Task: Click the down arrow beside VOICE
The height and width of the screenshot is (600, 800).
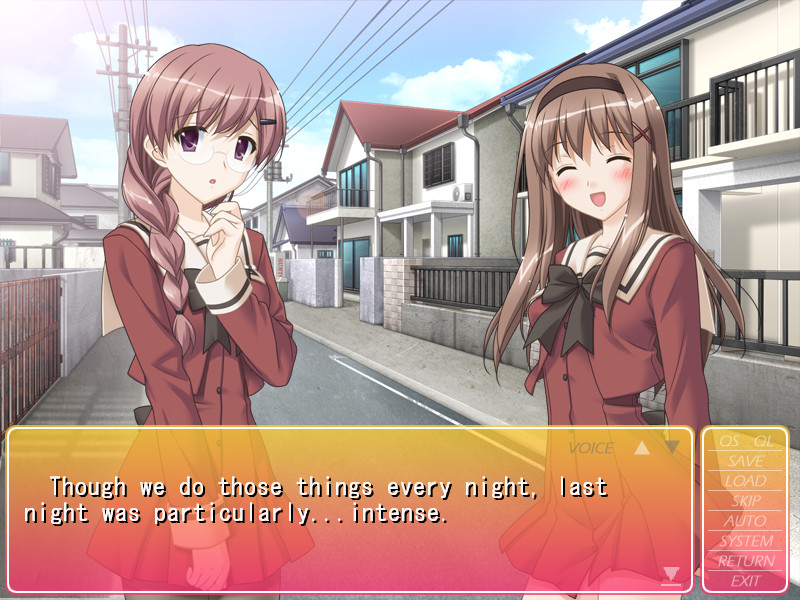Action: click(x=672, y=447)
